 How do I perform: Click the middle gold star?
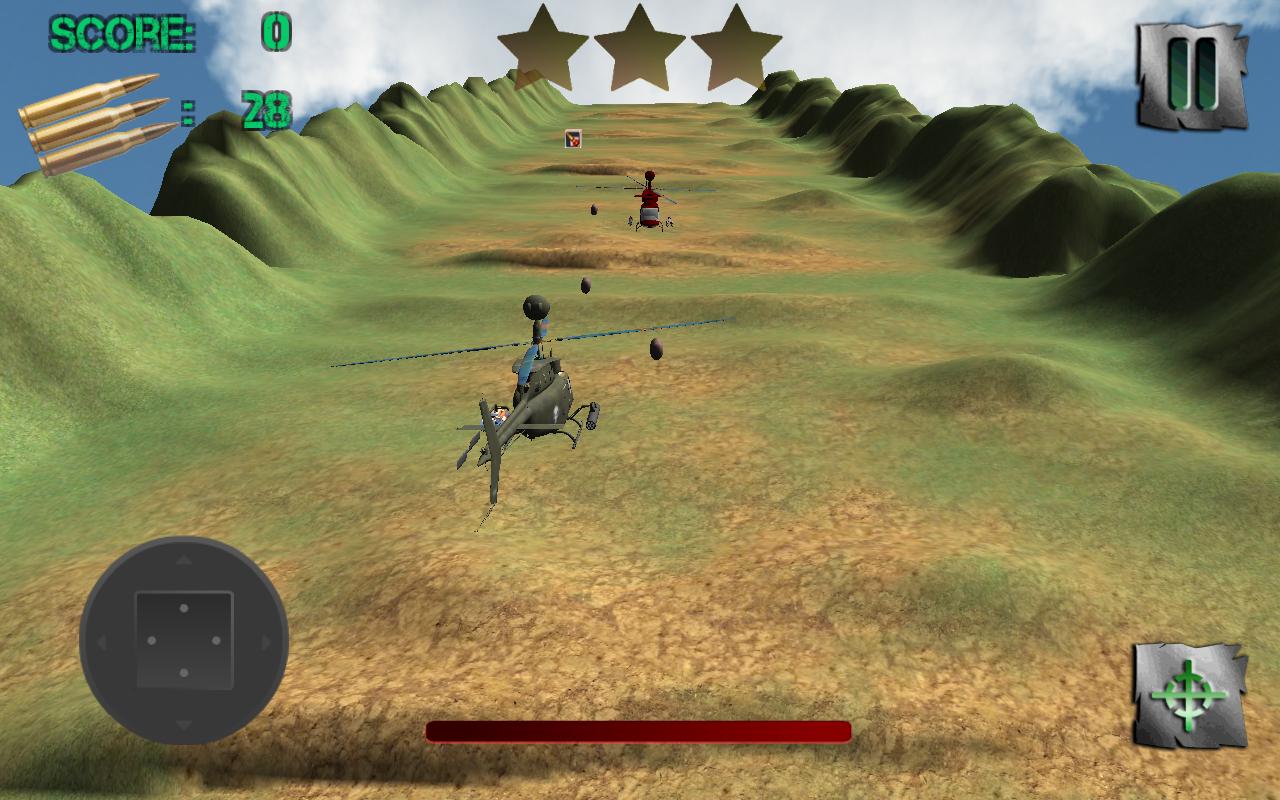640,47
